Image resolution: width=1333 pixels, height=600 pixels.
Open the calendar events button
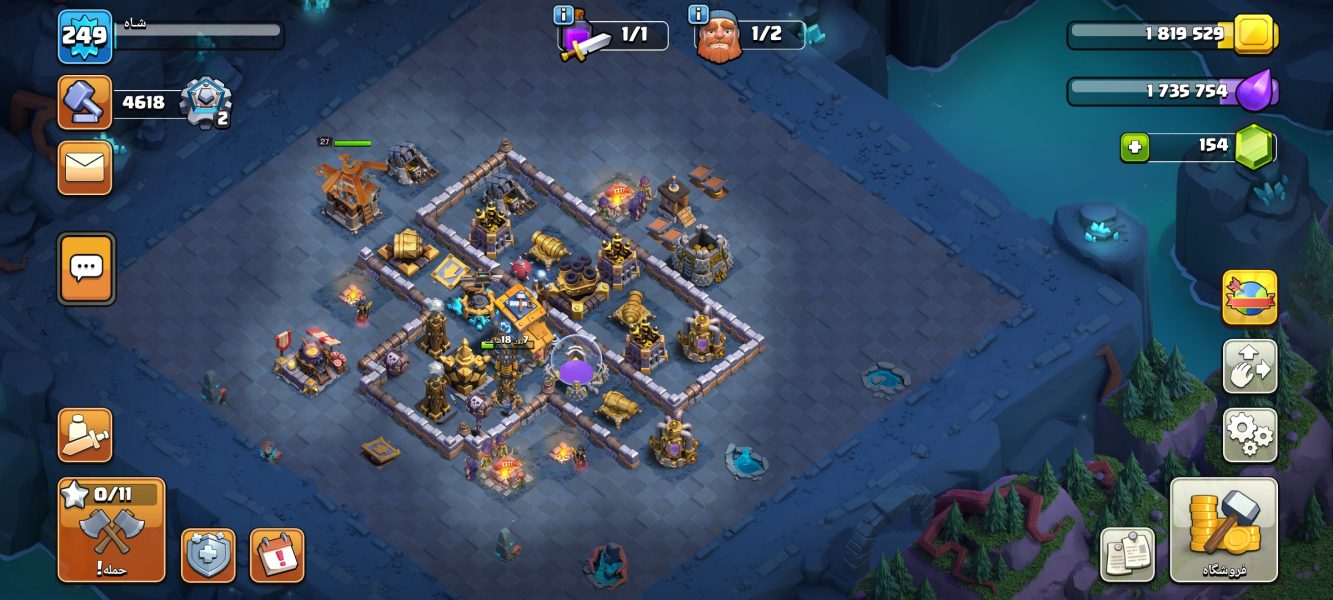pyautogui.click(x=277, y=555)
